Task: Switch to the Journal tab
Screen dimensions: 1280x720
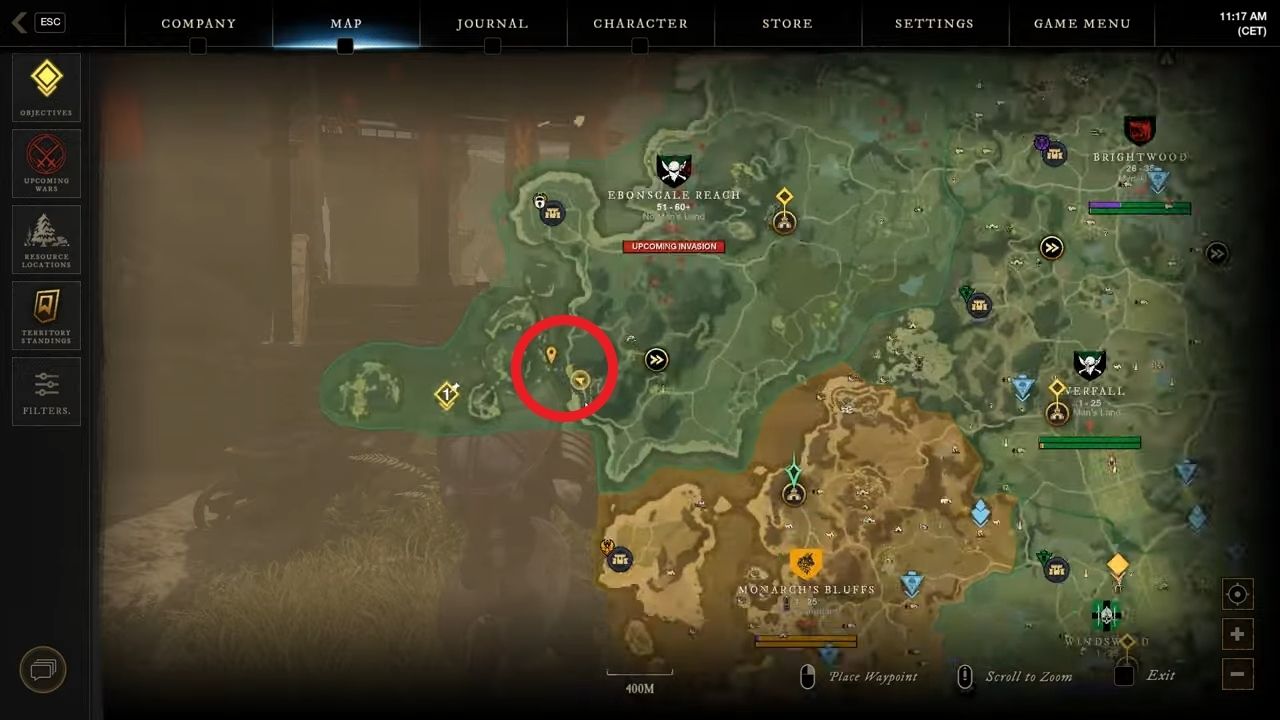Action: [x=492, y=23]
